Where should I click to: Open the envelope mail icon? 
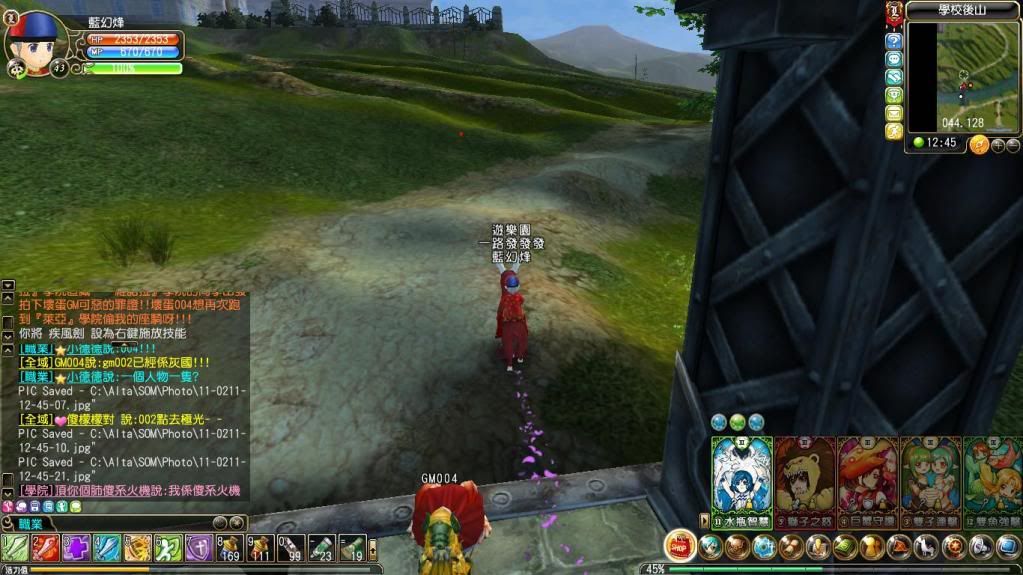[893, 113]
